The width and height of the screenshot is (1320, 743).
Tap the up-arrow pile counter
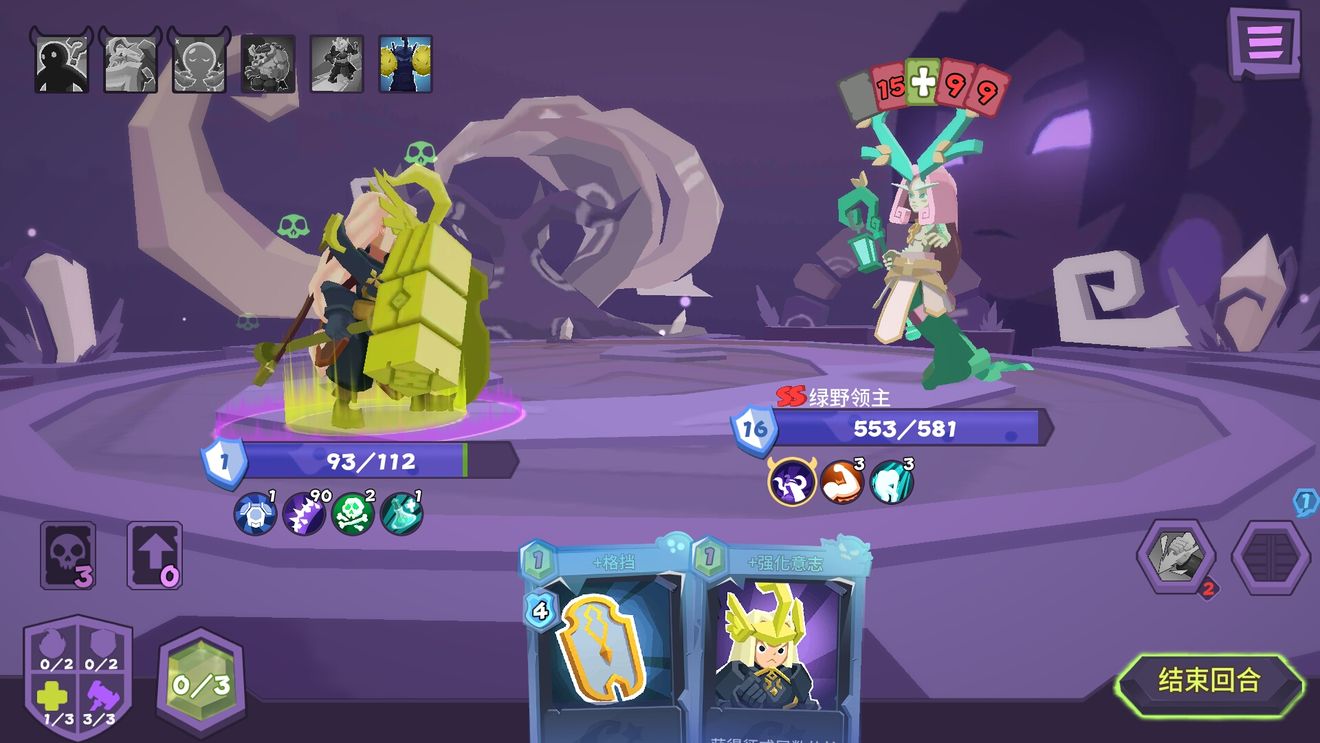(155, 555)
